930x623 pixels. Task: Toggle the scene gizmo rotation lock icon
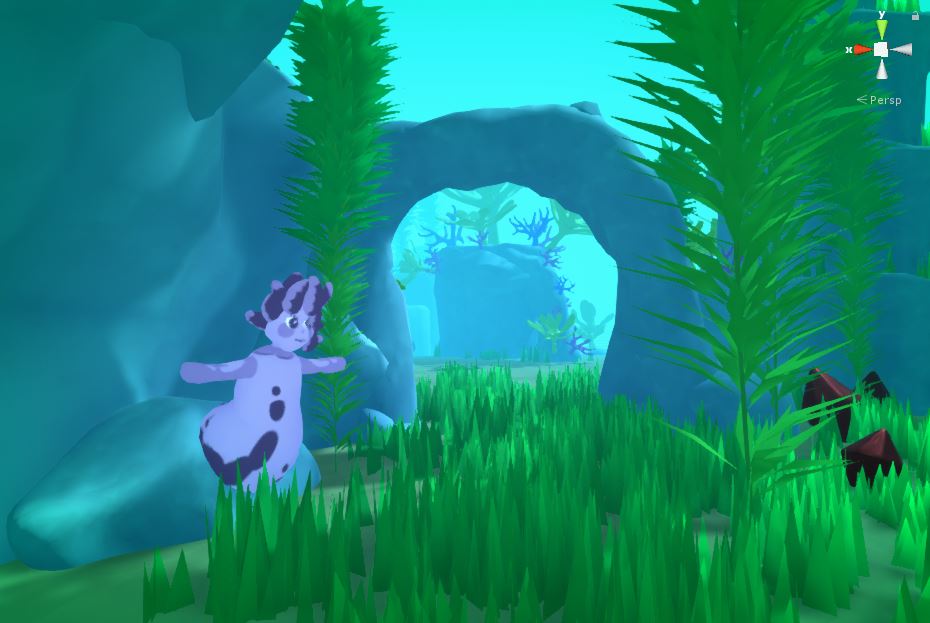[x=915, y=16]
